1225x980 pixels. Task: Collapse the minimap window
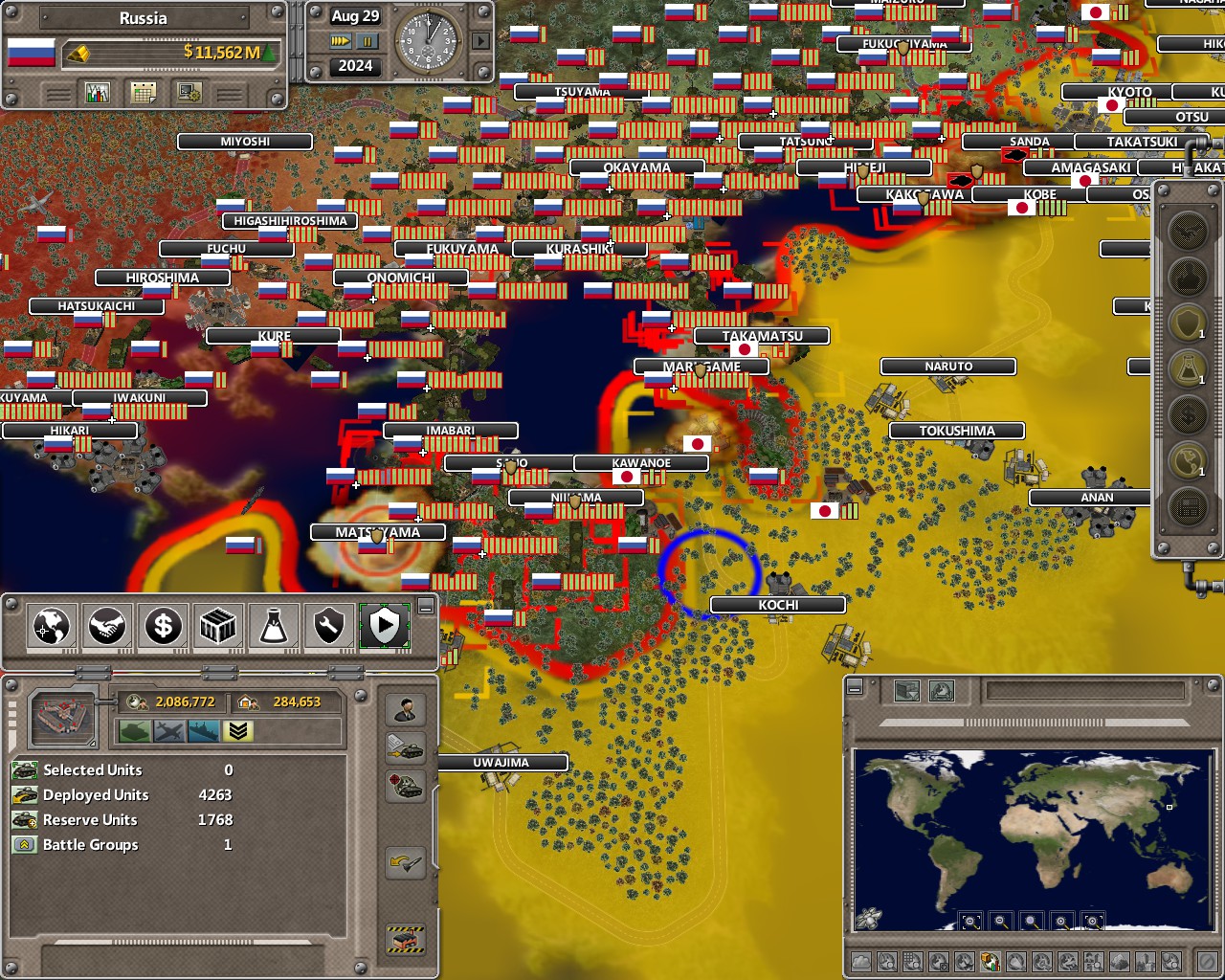854,688
